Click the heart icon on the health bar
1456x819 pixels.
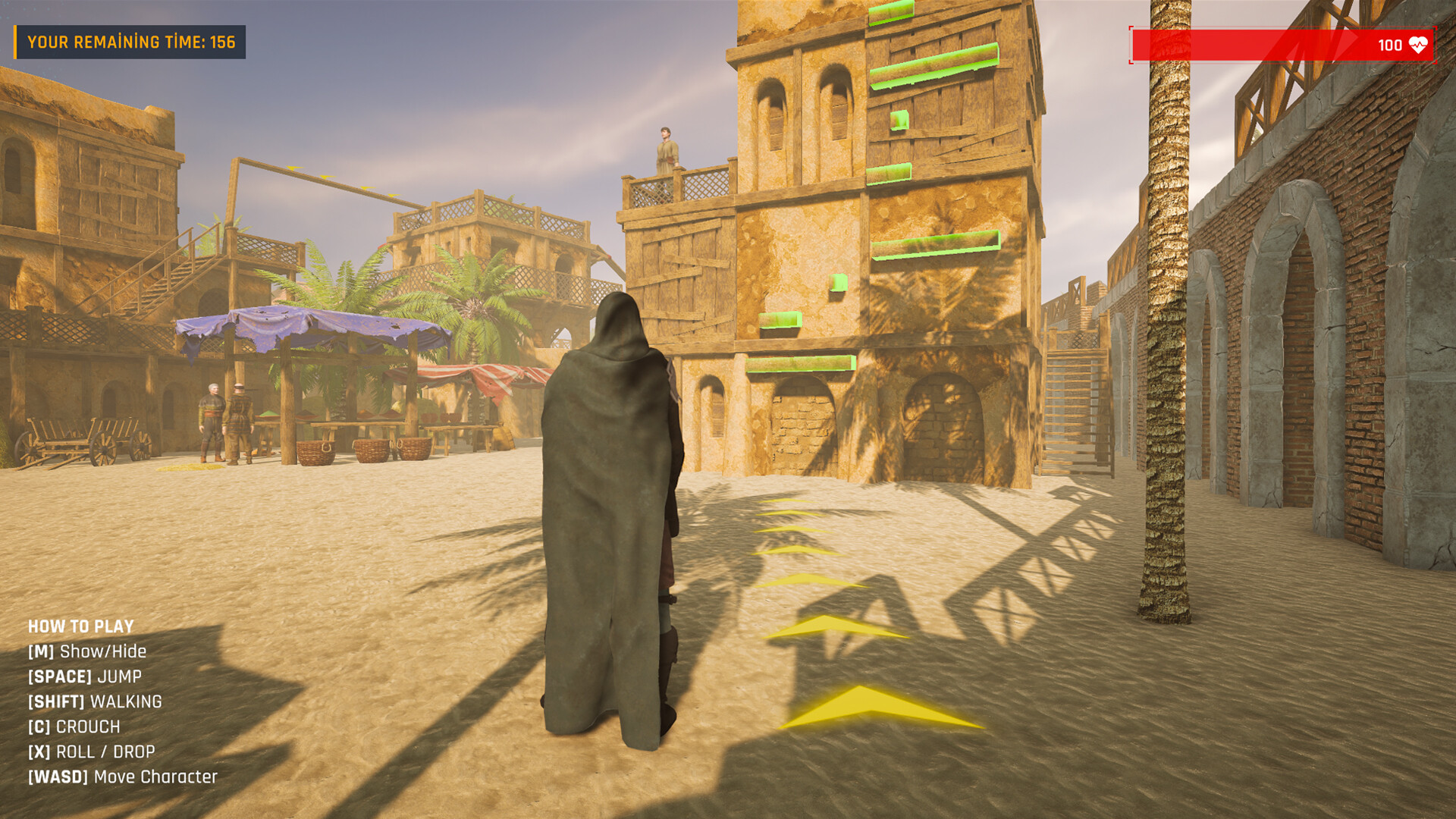1420,45
